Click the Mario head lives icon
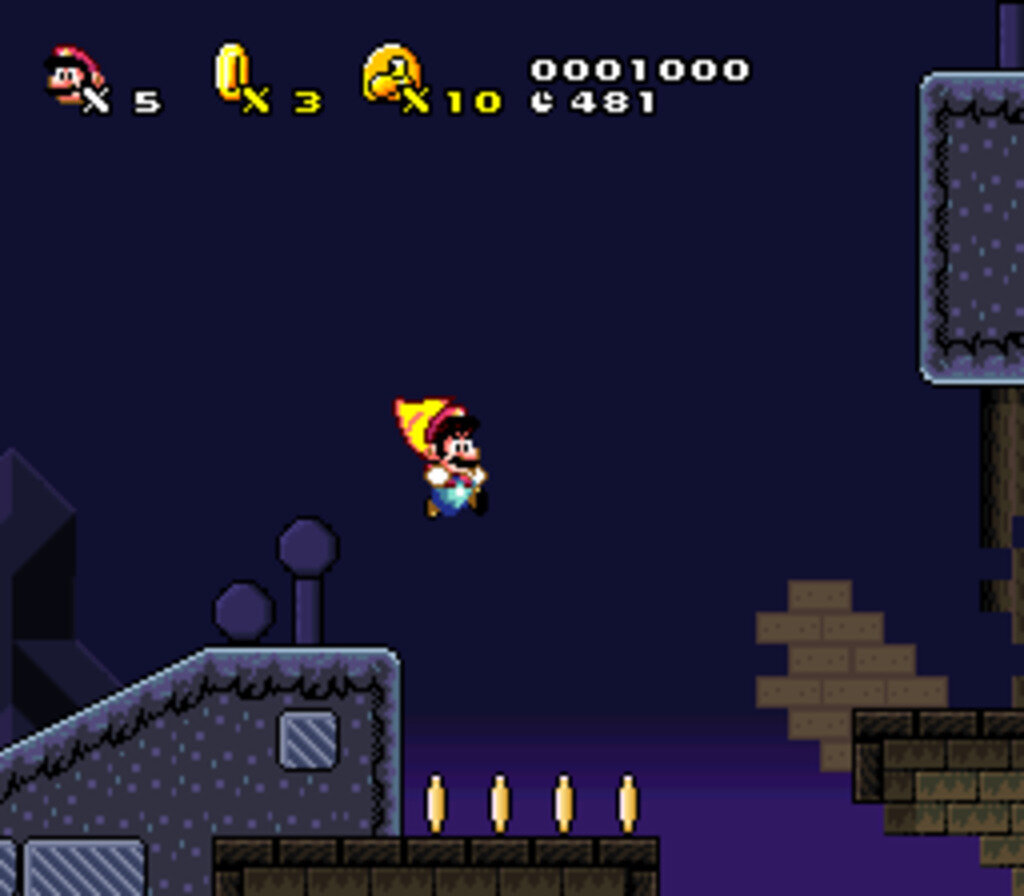This screenshot has width=1024, height=896. (x=72, y=75)
